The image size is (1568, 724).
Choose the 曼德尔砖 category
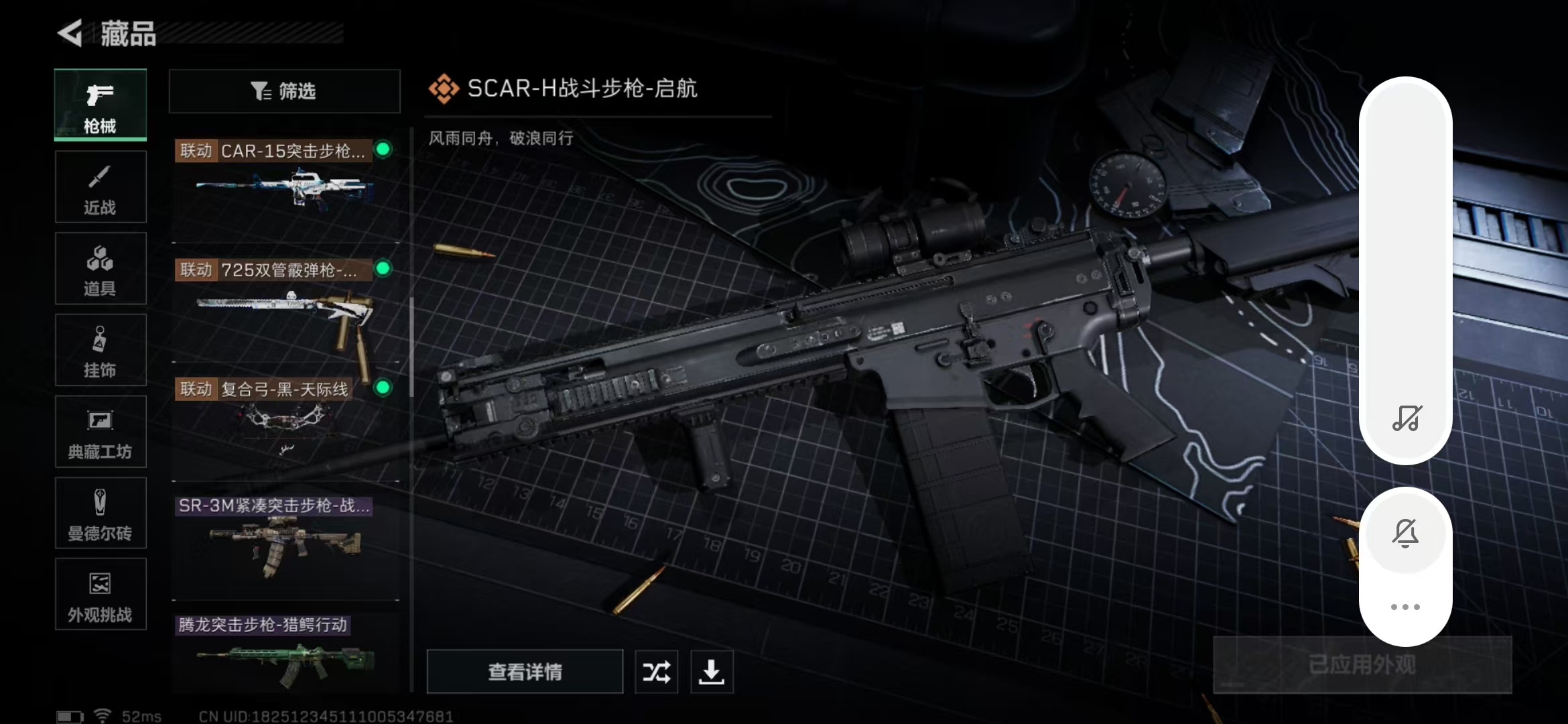(x=101, y=514)
